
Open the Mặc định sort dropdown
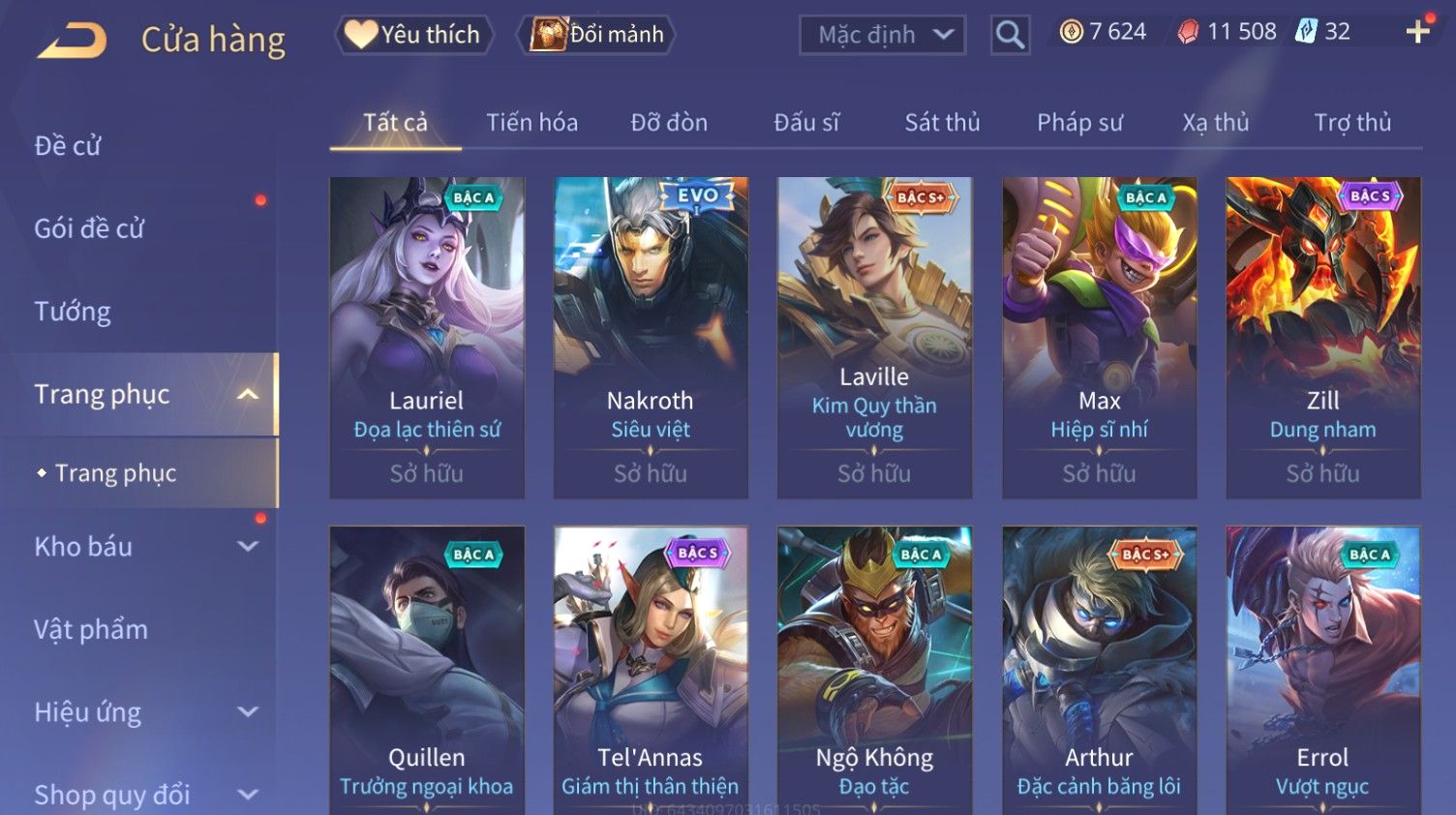(x=882, y=35)
